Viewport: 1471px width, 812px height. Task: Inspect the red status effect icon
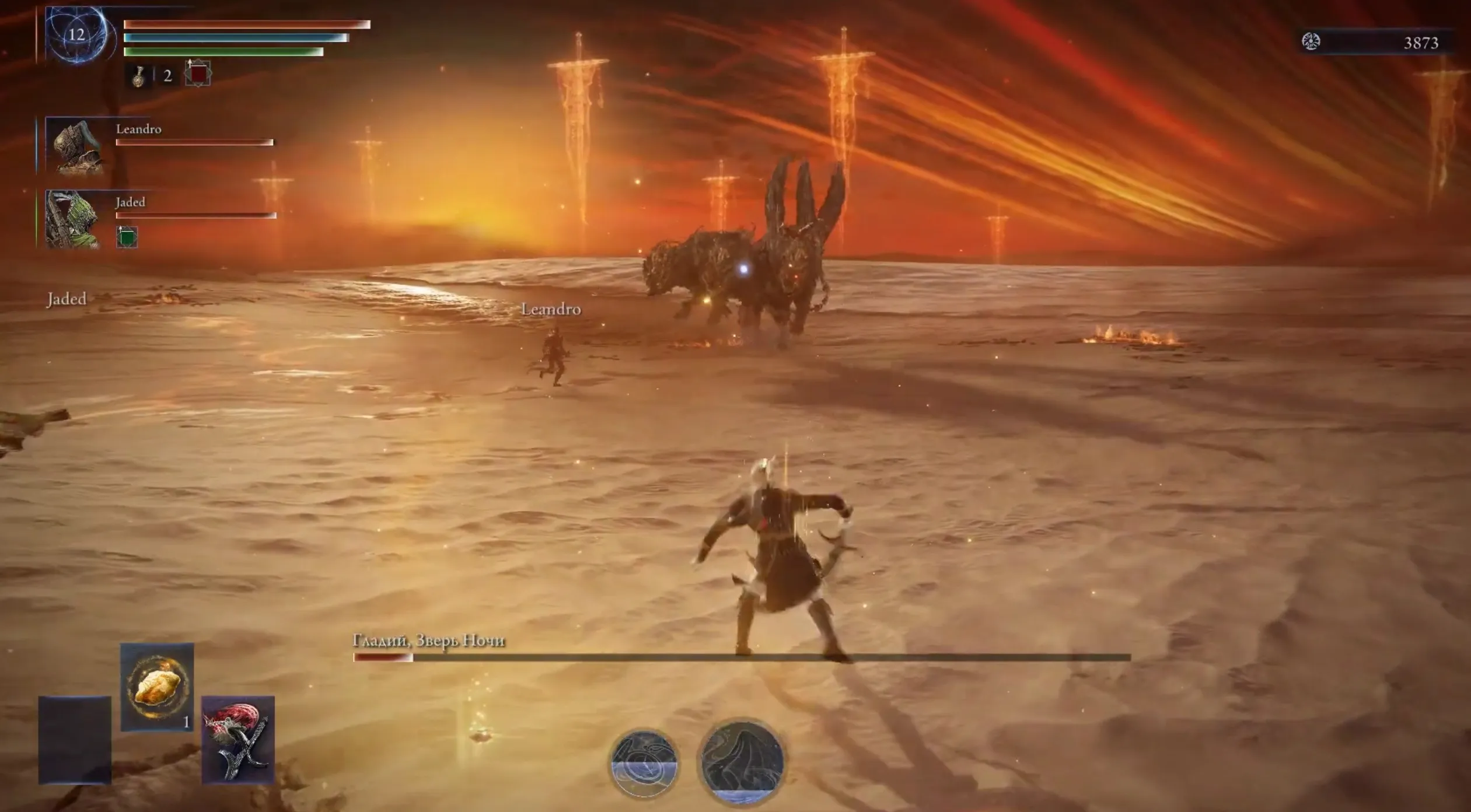[198, 74]
